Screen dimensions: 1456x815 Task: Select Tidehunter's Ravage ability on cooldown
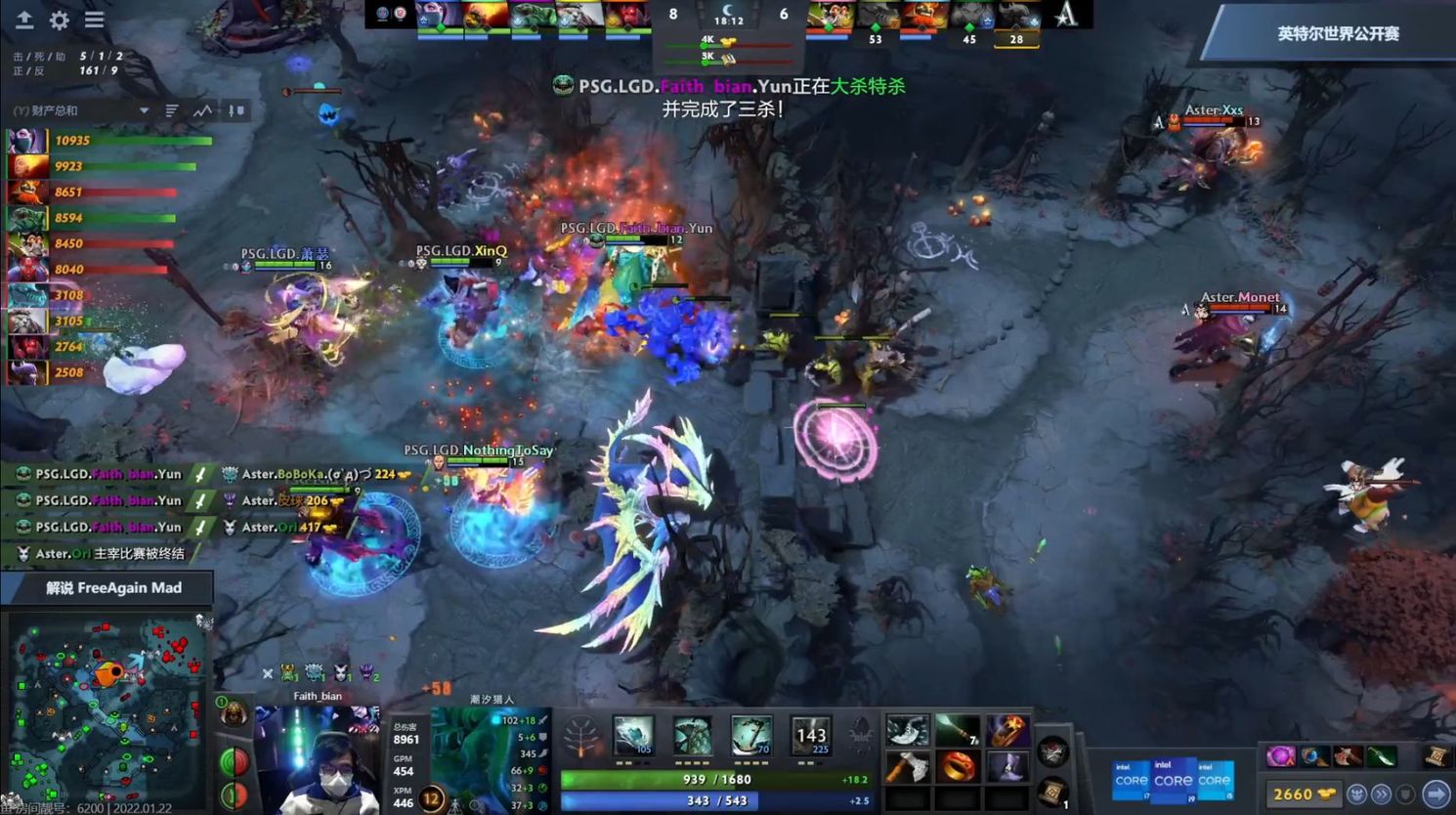pyautogui.click(x=810, y=736)
